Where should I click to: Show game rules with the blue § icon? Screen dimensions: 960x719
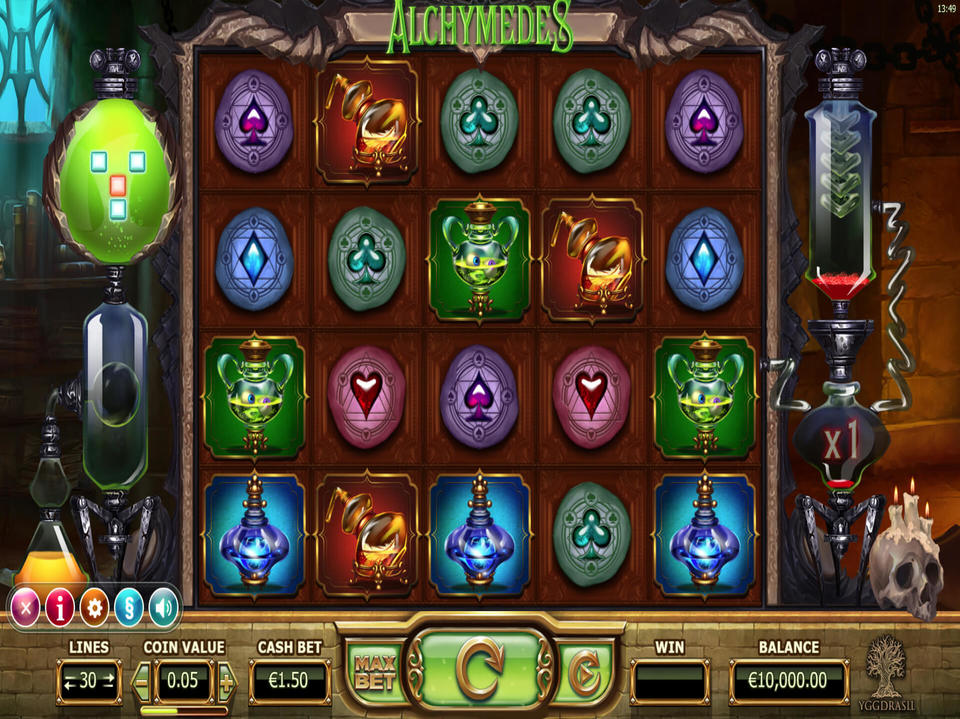(x=128, y=606)
